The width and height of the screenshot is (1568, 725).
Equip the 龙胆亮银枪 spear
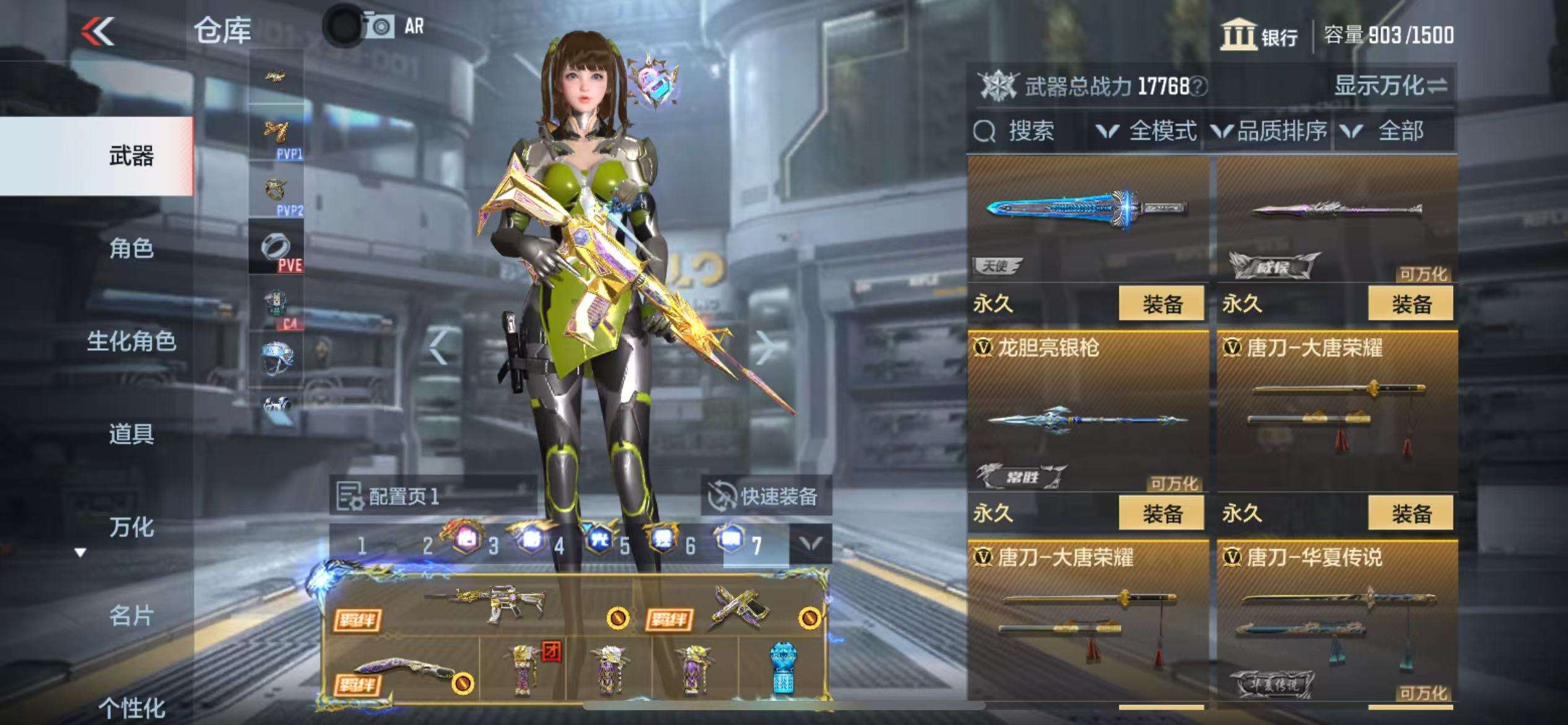tap(1161, 514)
